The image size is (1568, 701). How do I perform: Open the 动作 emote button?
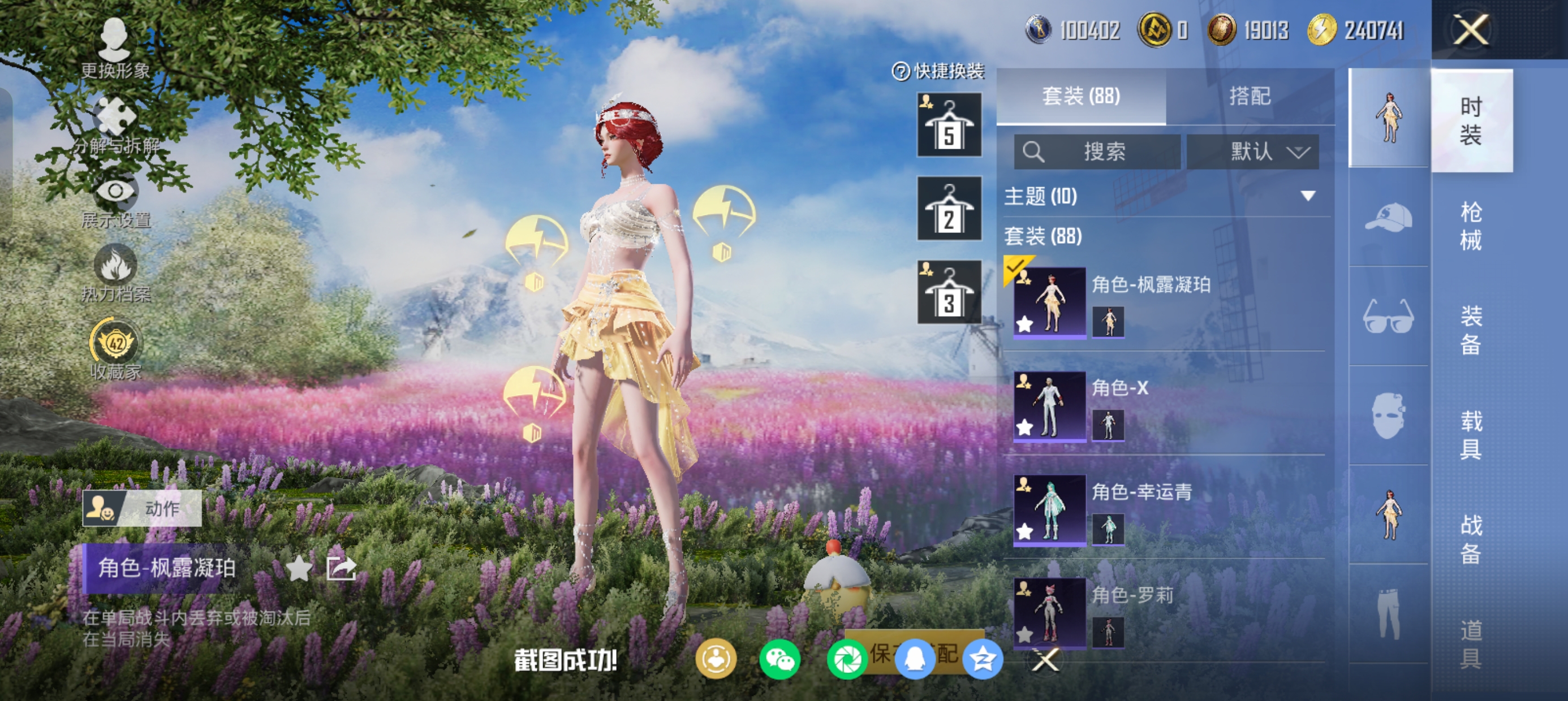pos(143,508)
